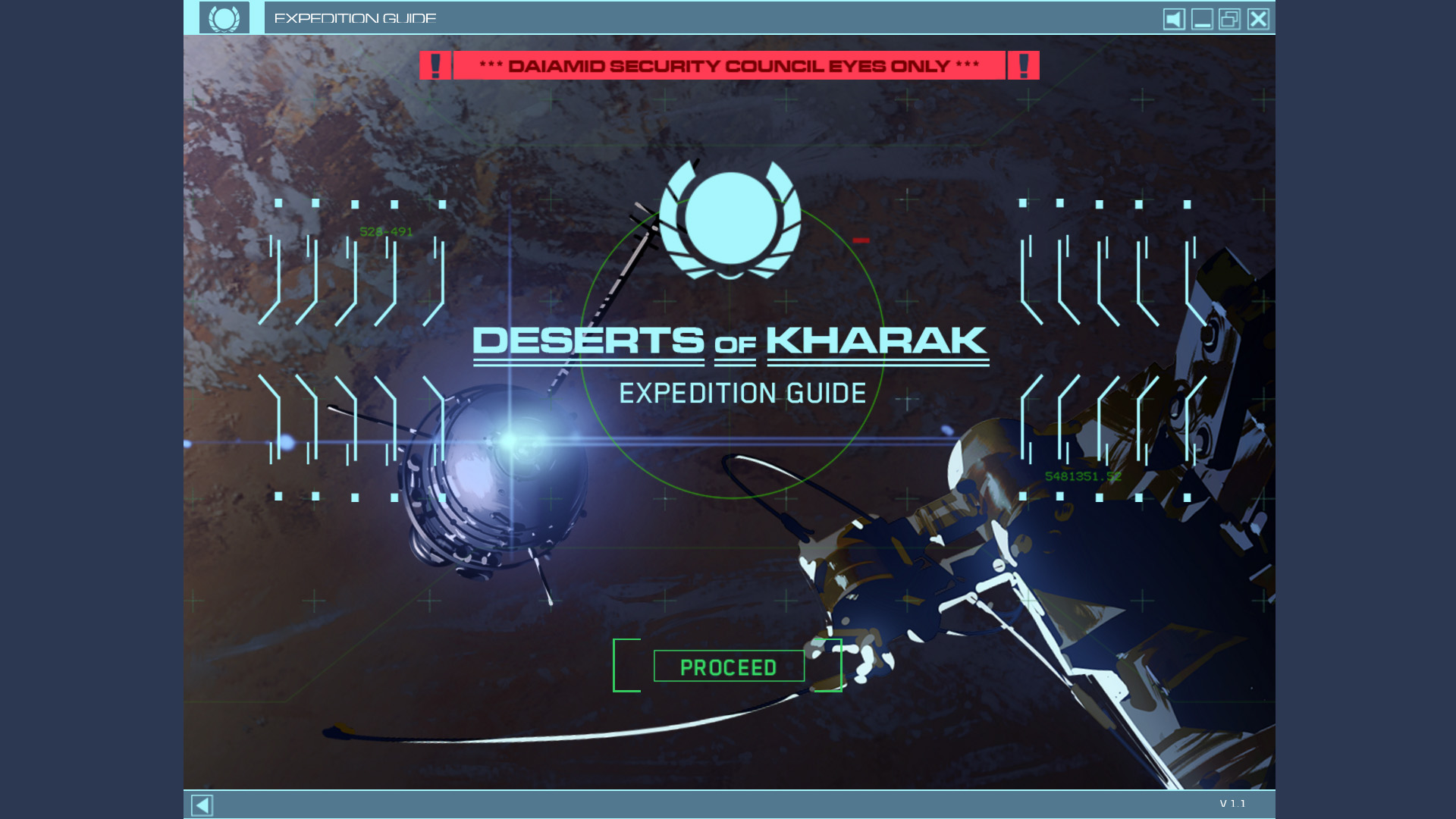The width and height of the screenshot is (1456, 819).
Task: Click the restore-window overlapping squares icon
Action: point(1229,18)
